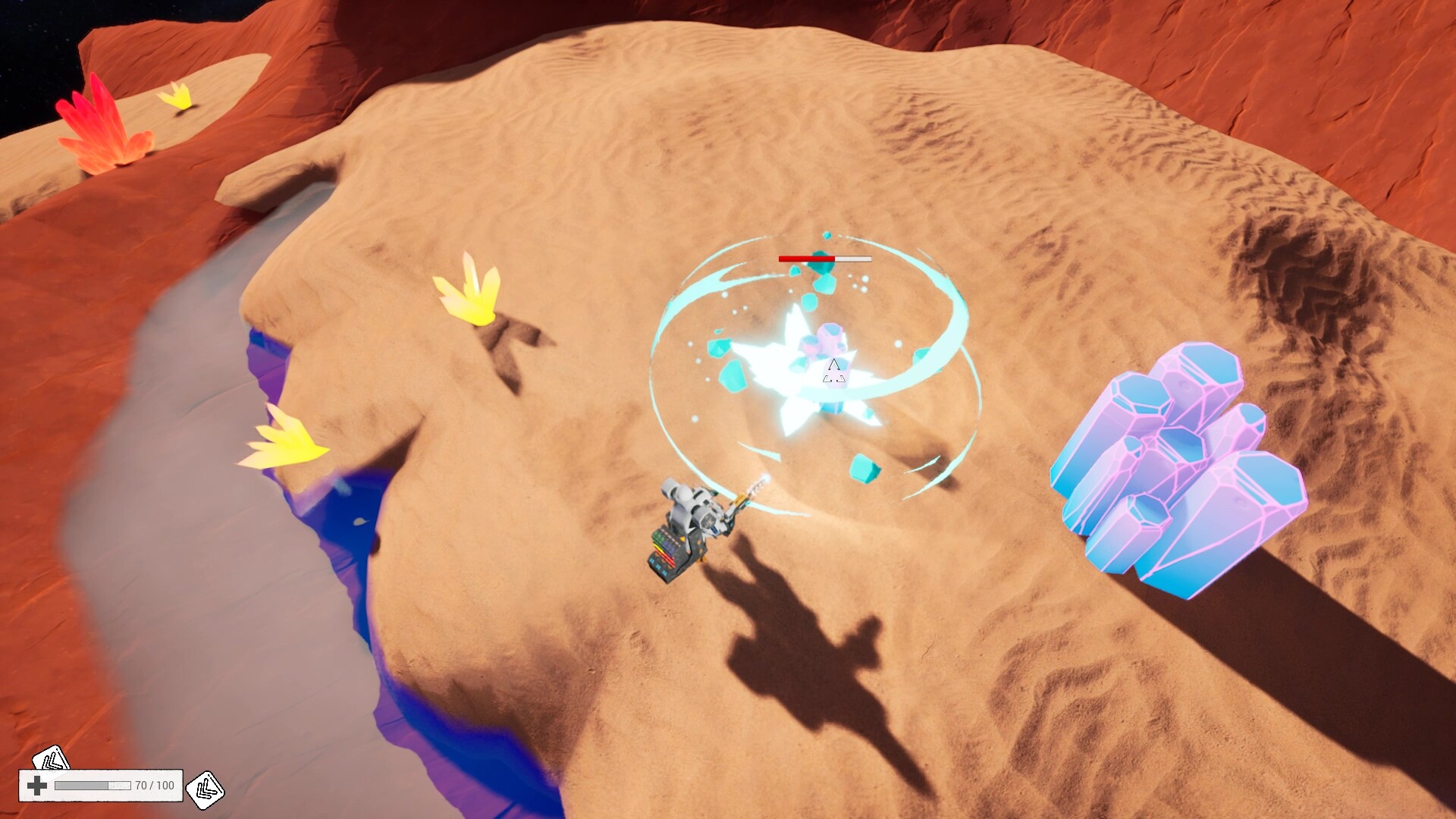Image resolution: width=1456 pixels, height=819 pixels.
Task: Select the chevron icon overlapping the health bar's top edge
Action: tap(50, 758)
